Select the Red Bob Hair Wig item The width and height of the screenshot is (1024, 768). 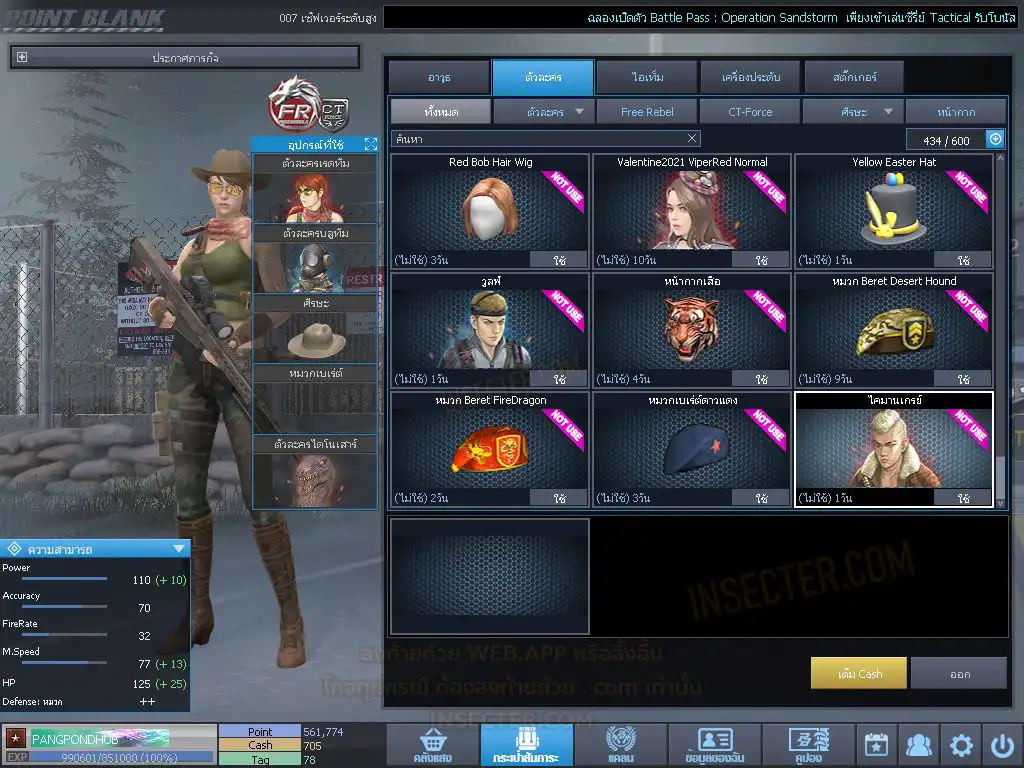[489, 211]
